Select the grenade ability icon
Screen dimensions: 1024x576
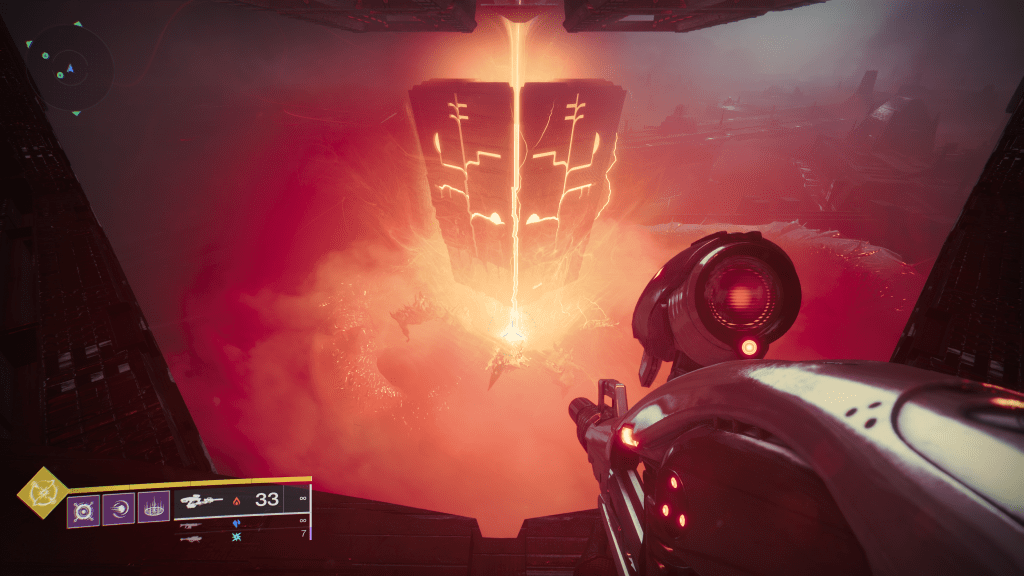[83, 510]
